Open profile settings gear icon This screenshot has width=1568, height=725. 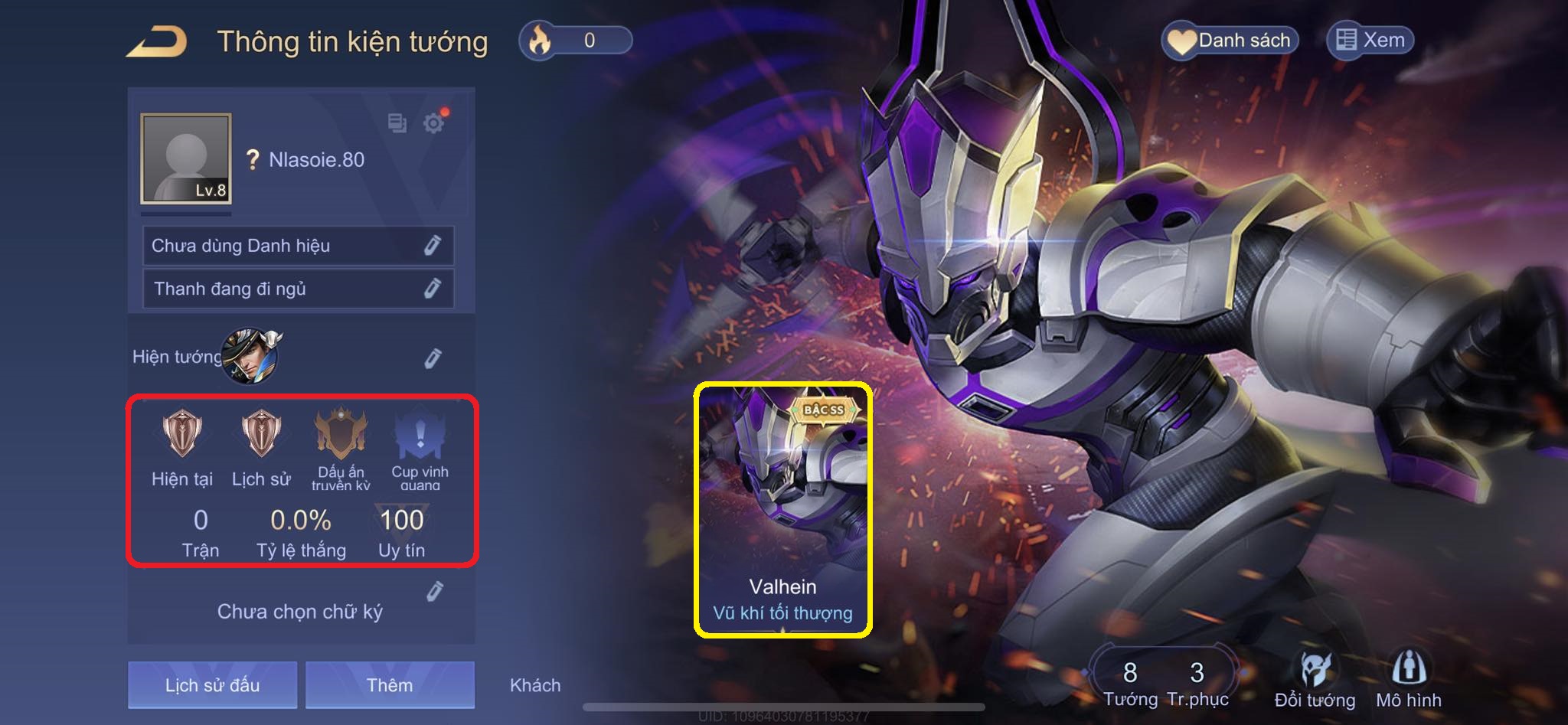click(433, 122)
